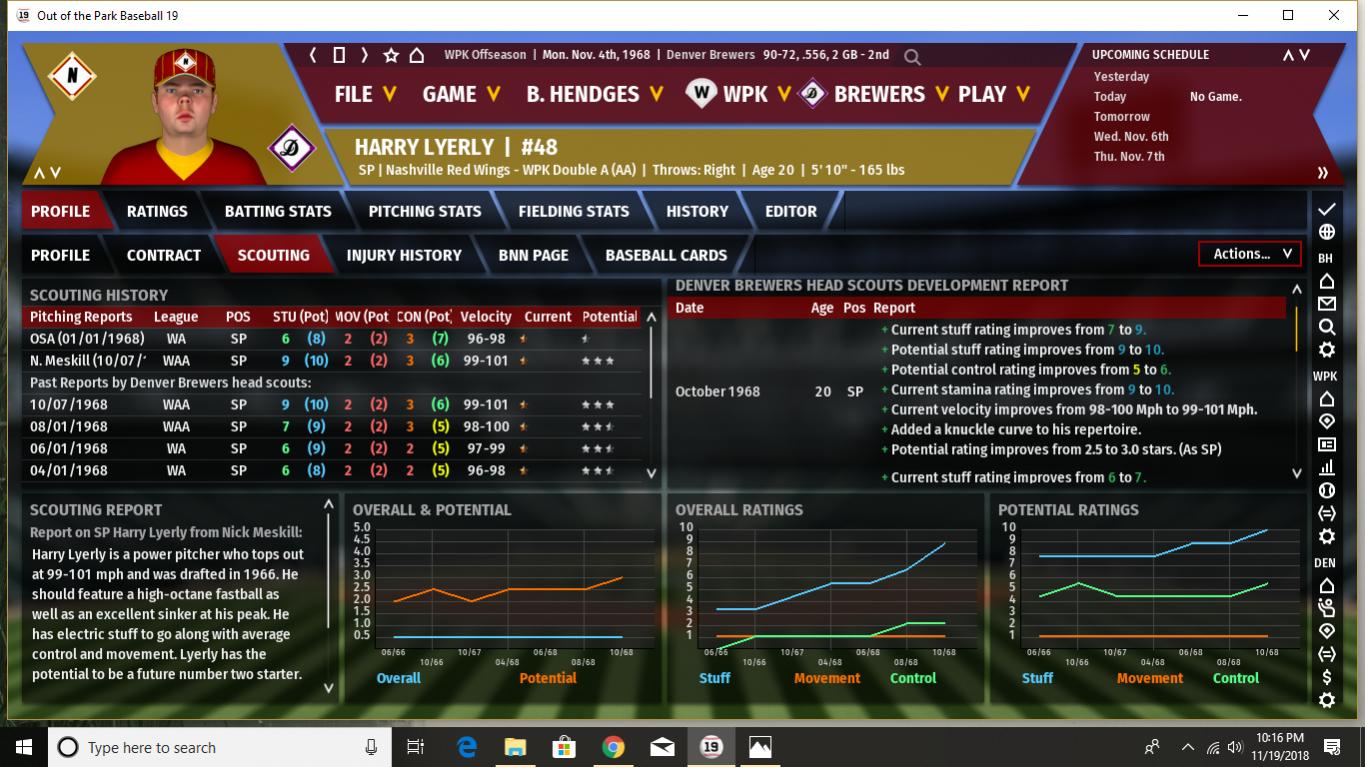Open the player EDITOR tab
1365x767 pixels.
tap(791, 211)
